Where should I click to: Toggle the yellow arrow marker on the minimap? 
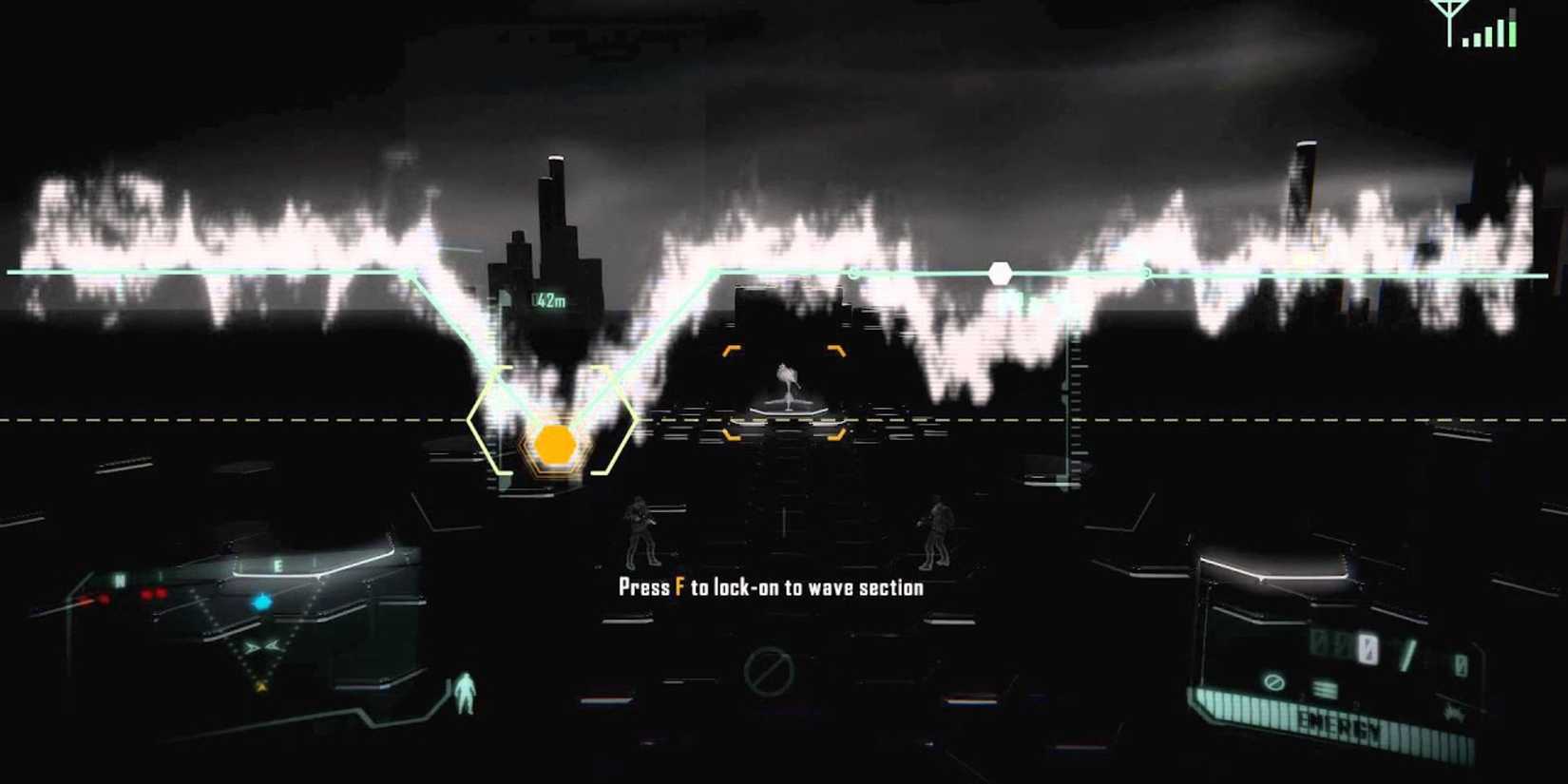point(260,686)
